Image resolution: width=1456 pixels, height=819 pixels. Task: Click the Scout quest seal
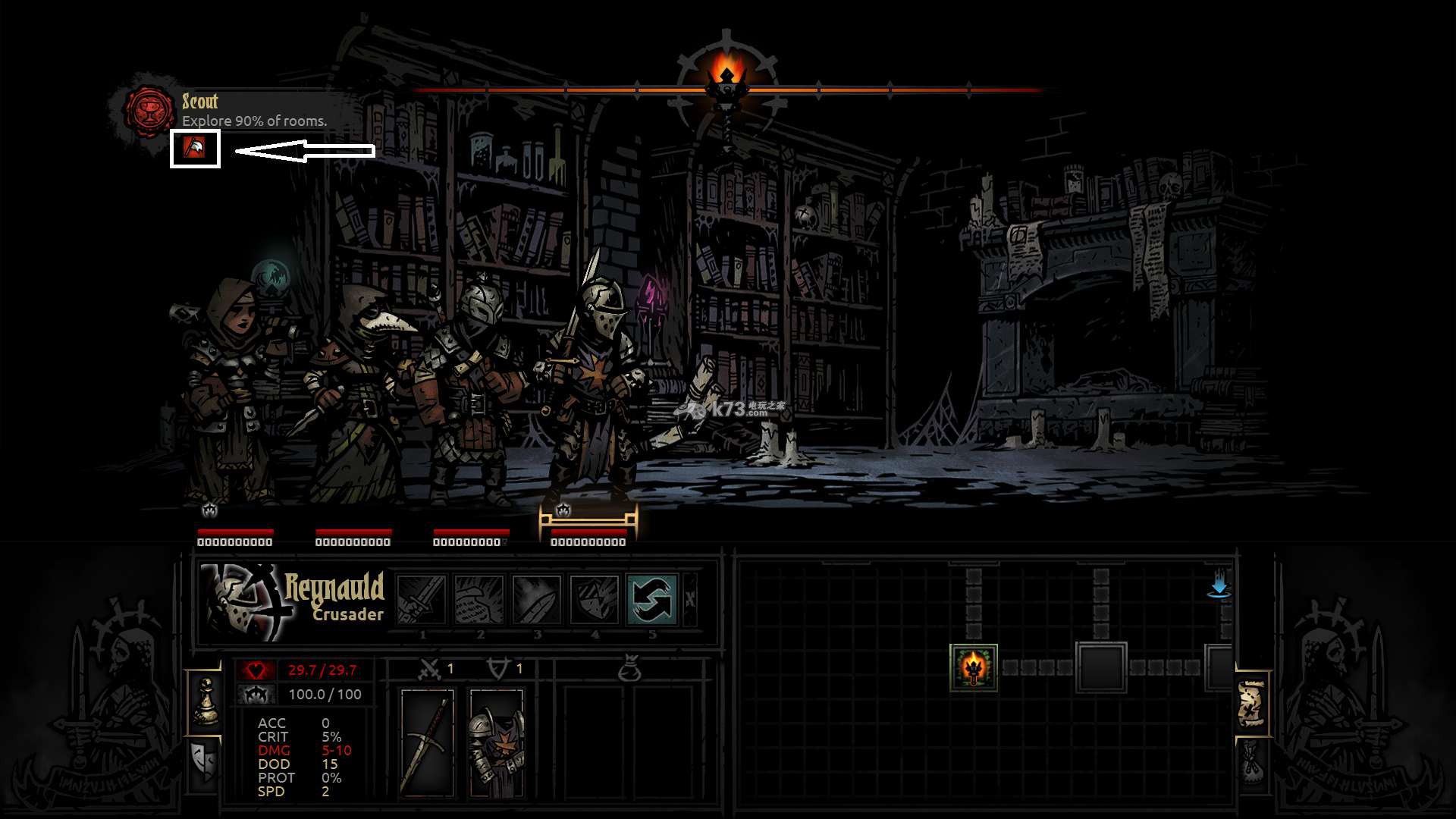[149, 111]
